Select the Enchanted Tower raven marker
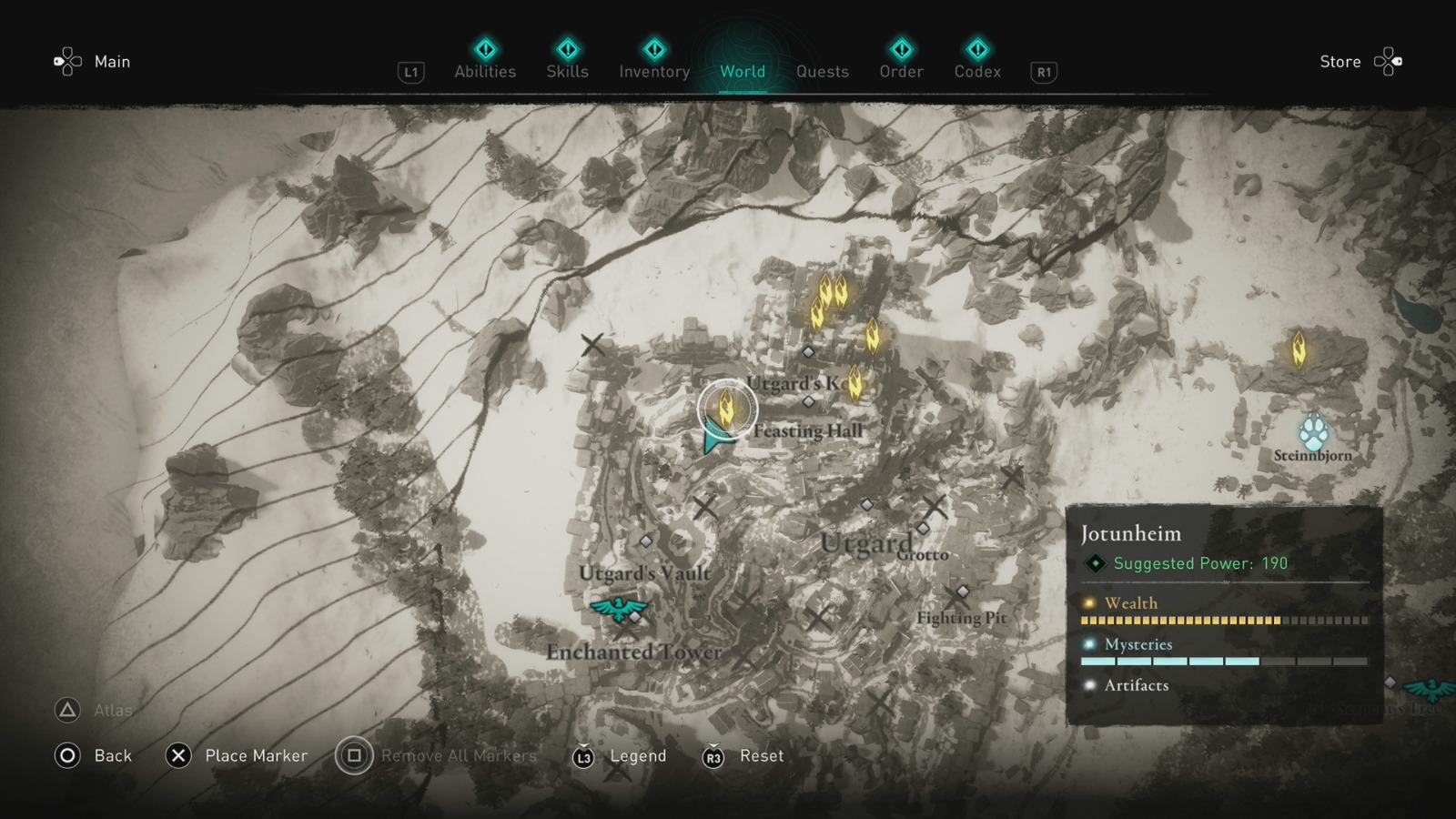Image resolution: width=1456 pixels, height=819 pixels. [x=619, y=608]
